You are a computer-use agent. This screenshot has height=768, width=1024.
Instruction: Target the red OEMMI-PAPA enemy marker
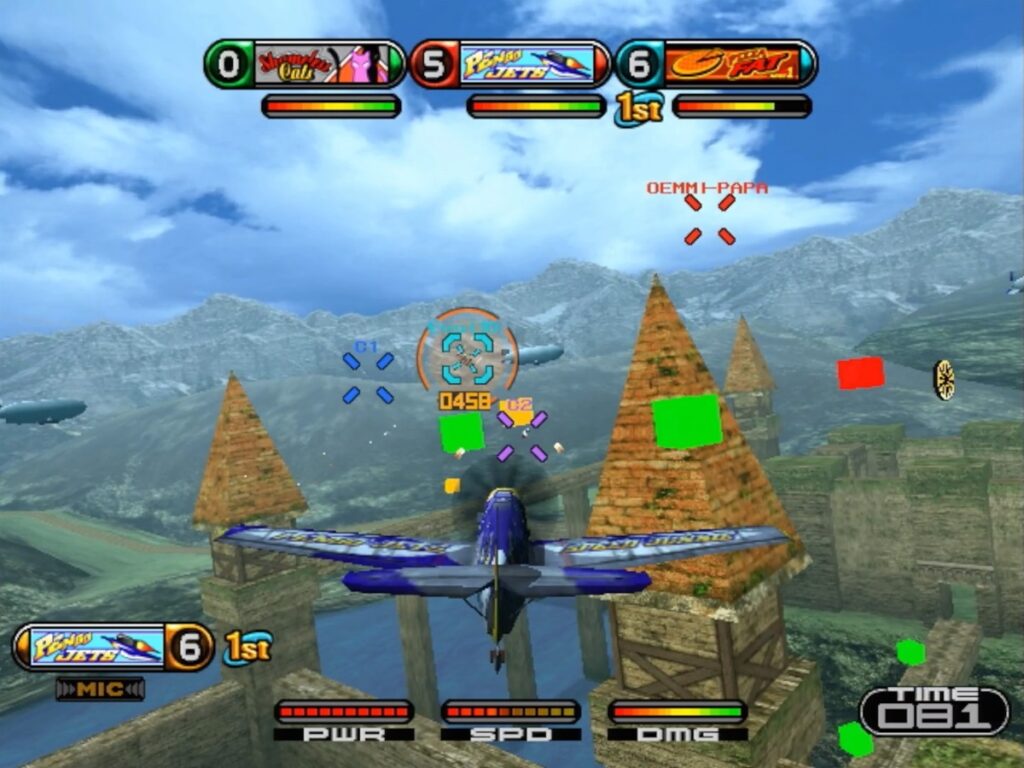pyautogui.click(x=709, y=219)
